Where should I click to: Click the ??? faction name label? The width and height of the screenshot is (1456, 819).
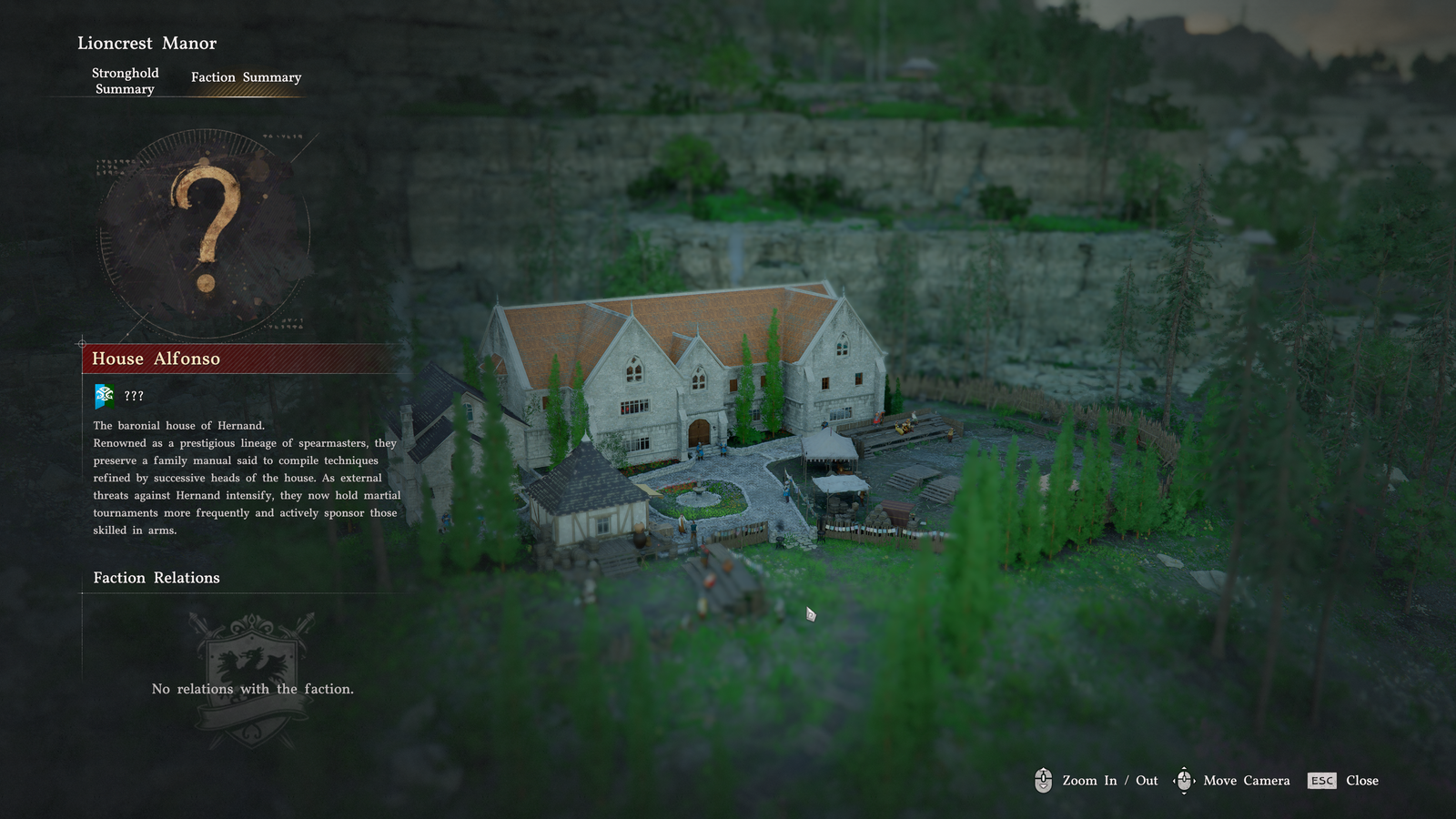[134, 396]
